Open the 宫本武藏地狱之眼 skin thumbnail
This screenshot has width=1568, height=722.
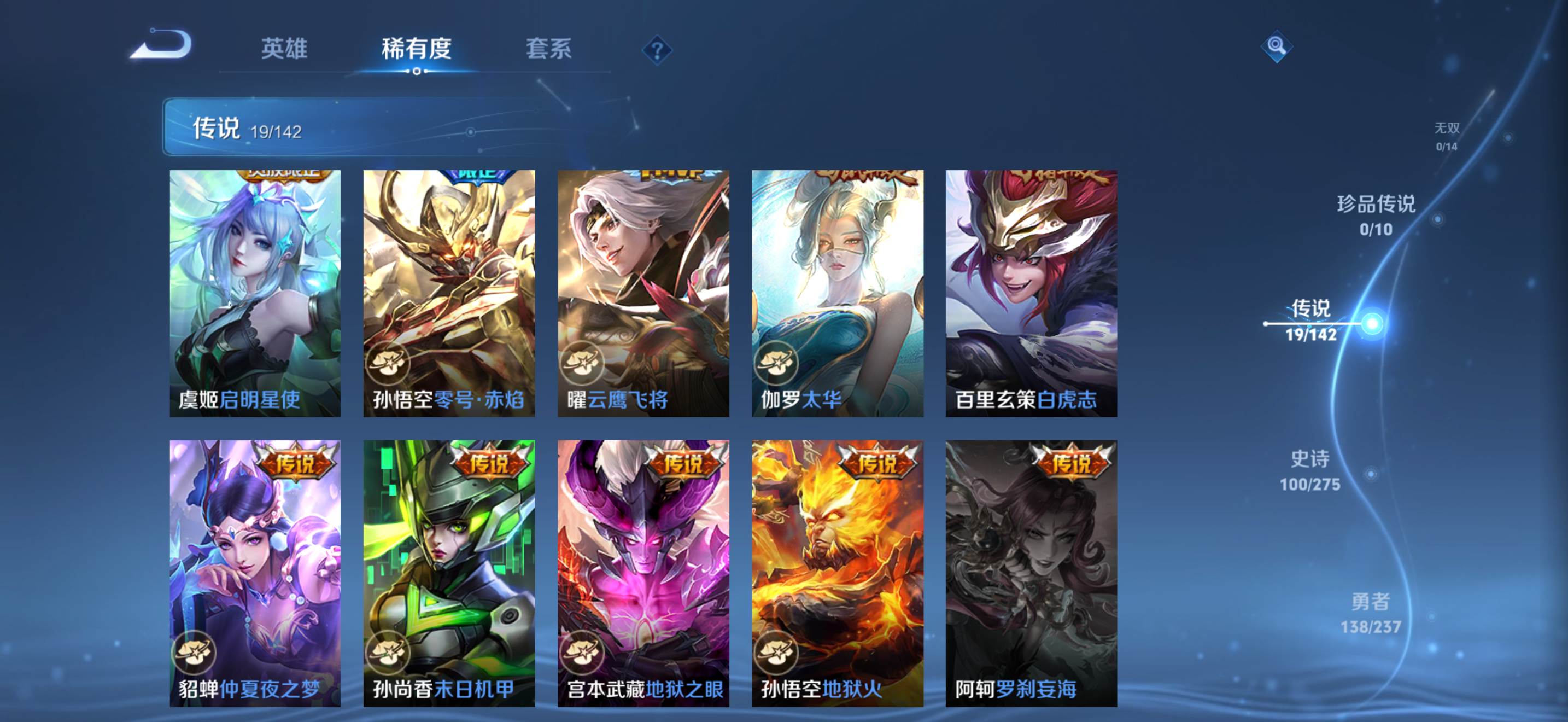click(642, 572)
